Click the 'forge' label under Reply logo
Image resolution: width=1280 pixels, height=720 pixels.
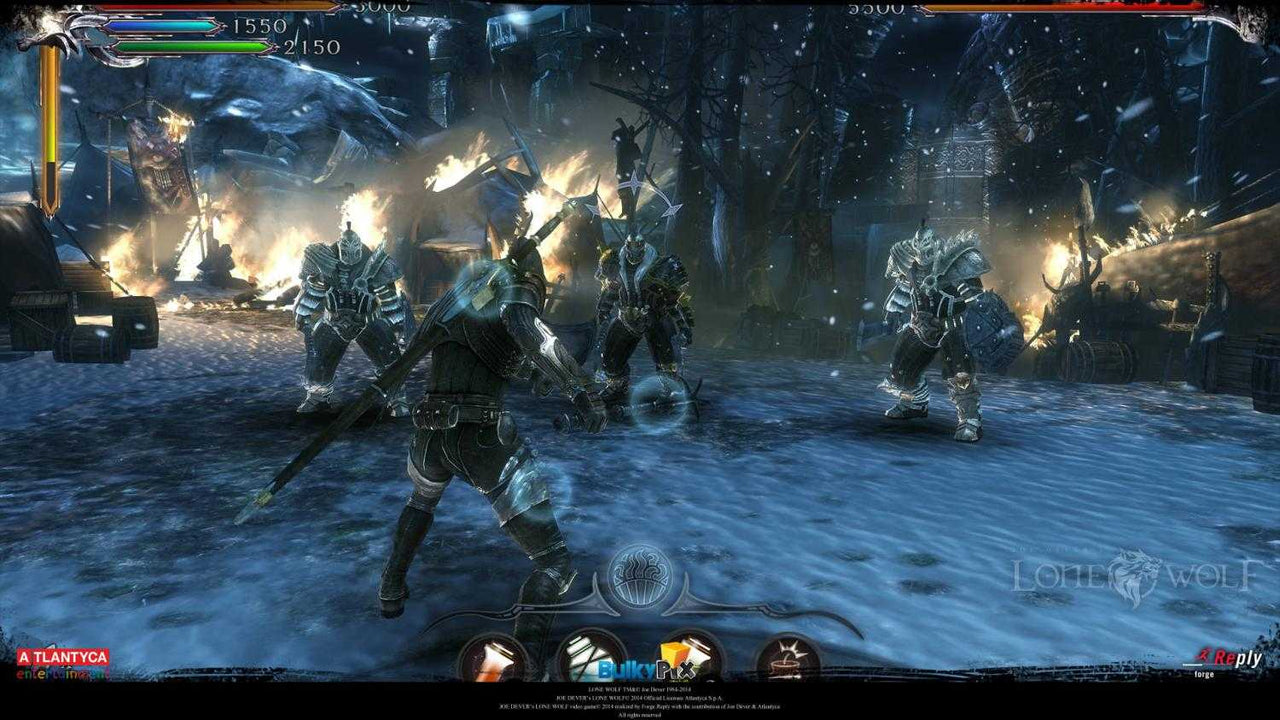[1204, 674]
